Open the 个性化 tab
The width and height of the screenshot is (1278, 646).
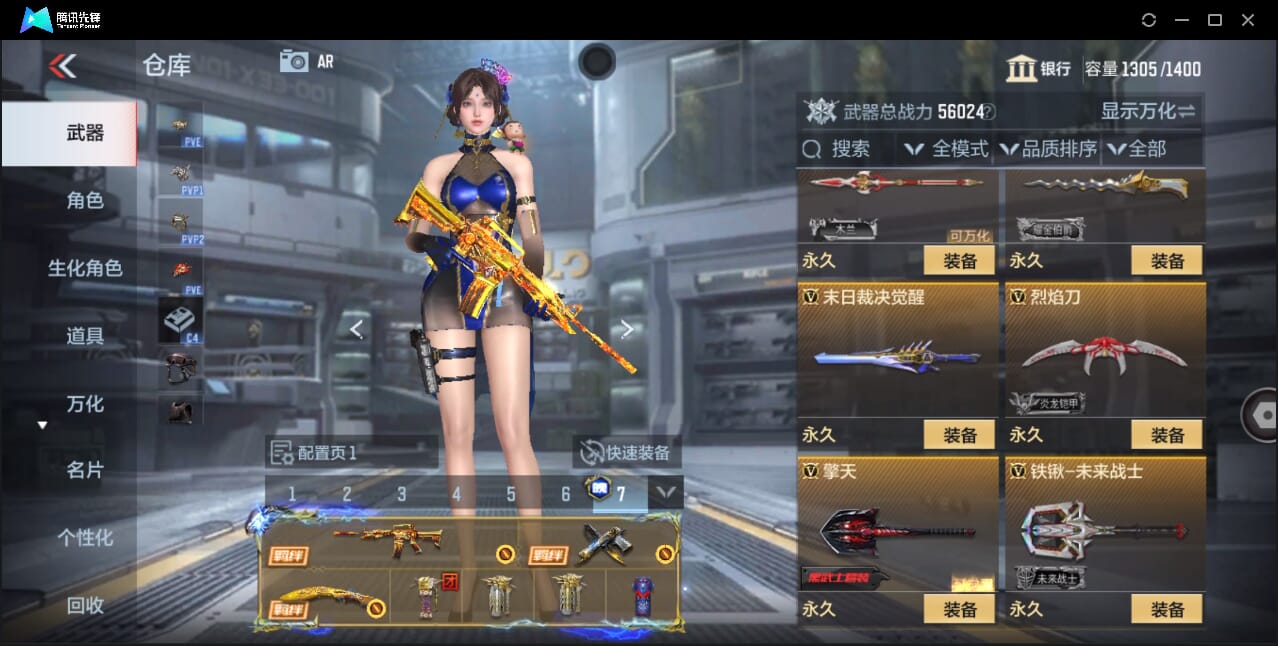[85, 538]
